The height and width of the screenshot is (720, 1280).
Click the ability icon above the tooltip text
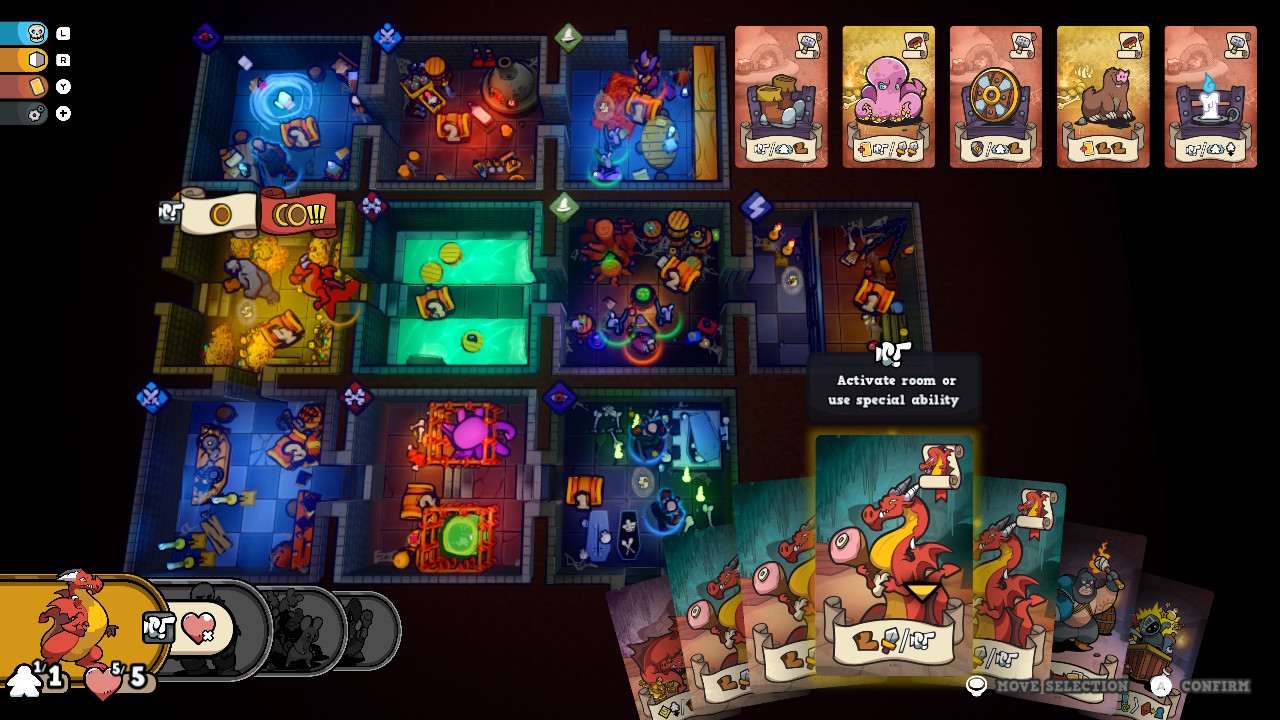pyautogui.click(x=893, y=352)
